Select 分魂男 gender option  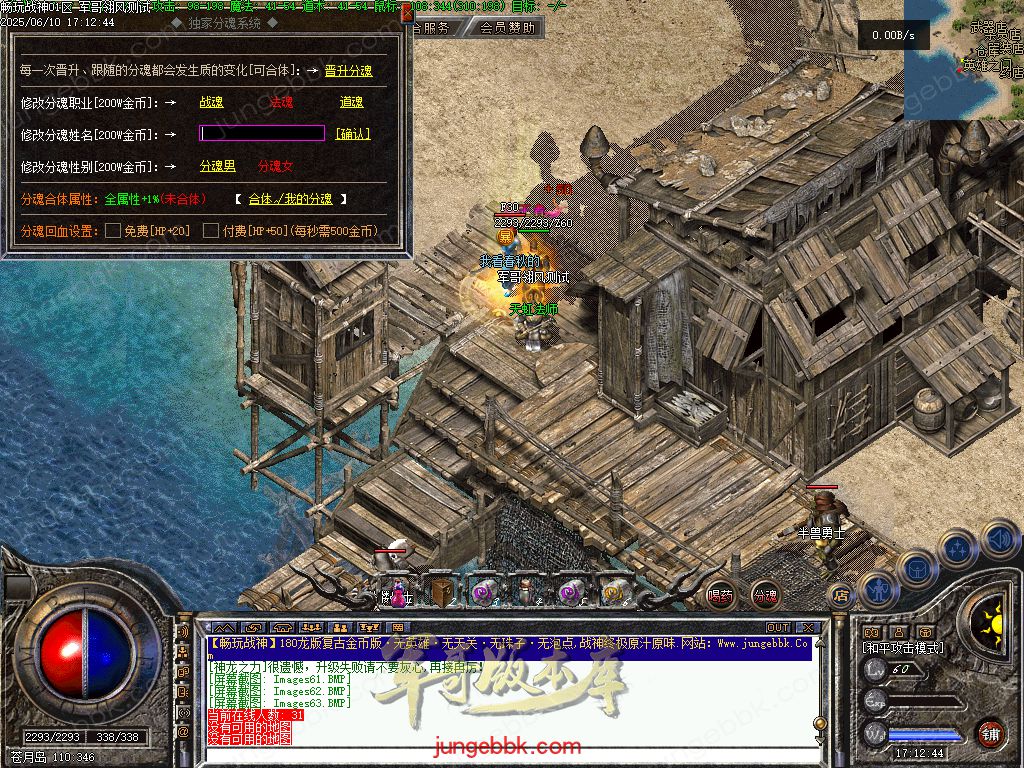click(217, 166)
